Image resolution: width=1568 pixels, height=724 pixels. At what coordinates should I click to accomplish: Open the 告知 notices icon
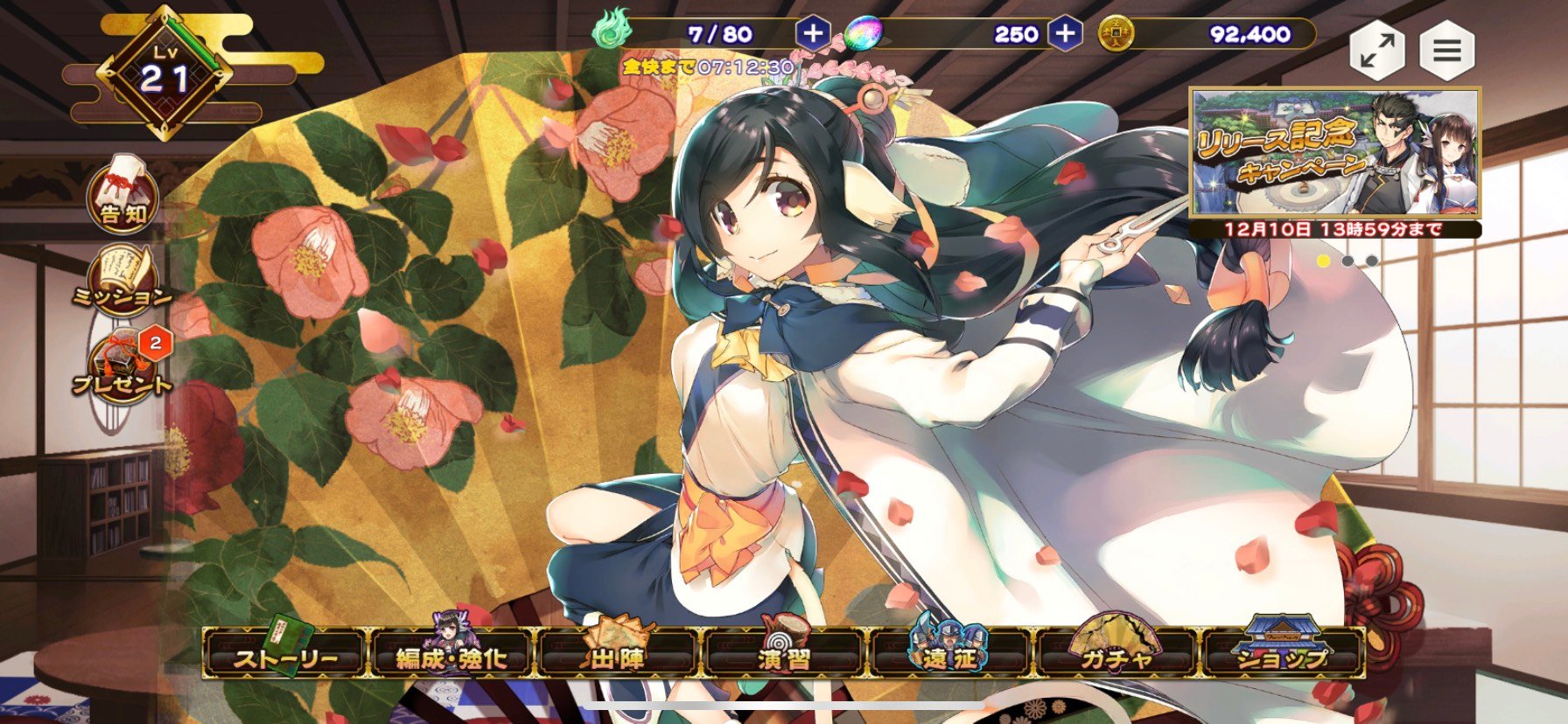pyautogui.click(x=123, y=198)
